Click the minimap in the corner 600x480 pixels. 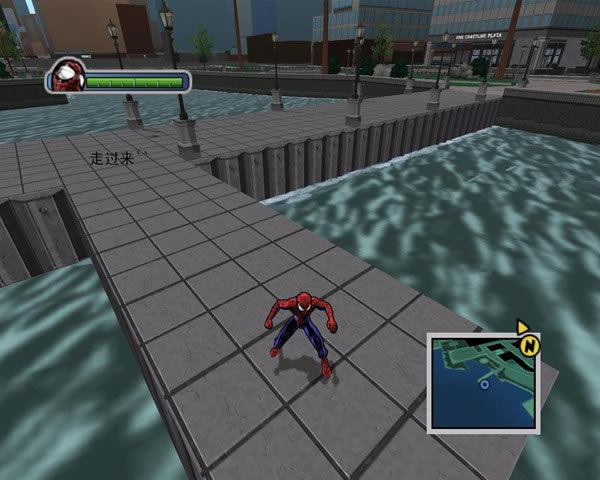click(483, 384)
